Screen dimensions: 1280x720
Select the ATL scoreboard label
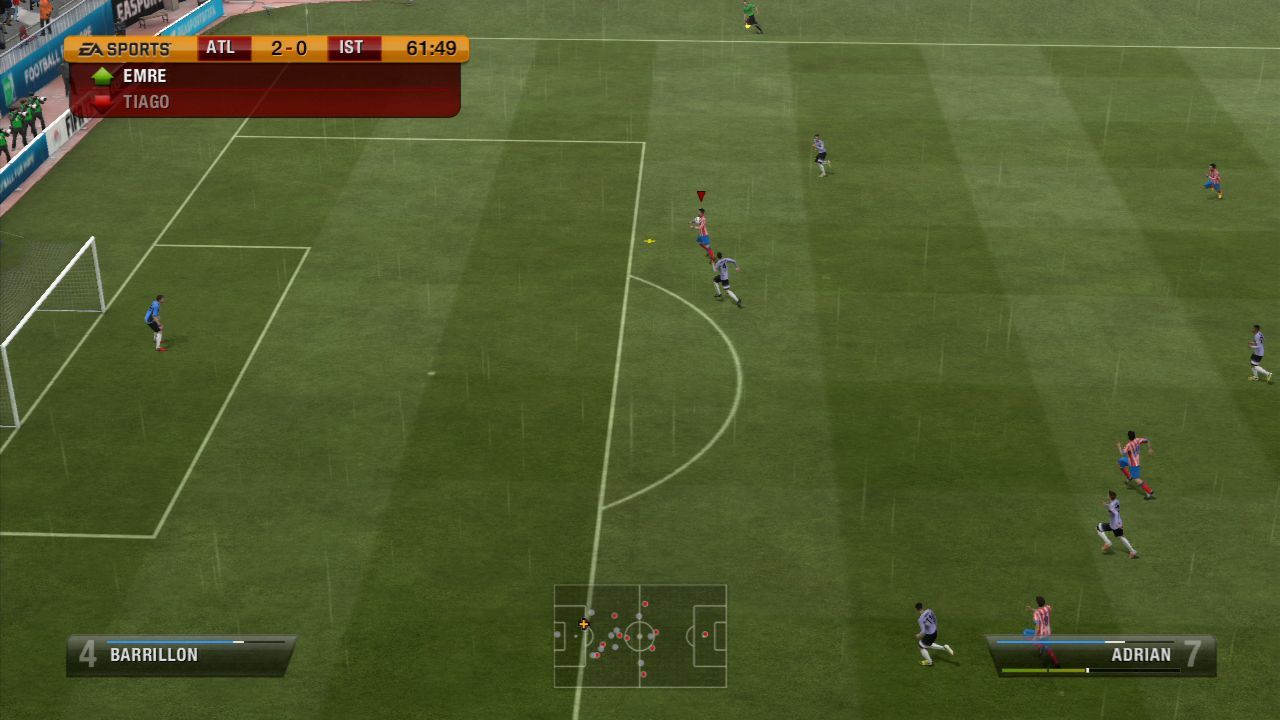coord(222,46)
